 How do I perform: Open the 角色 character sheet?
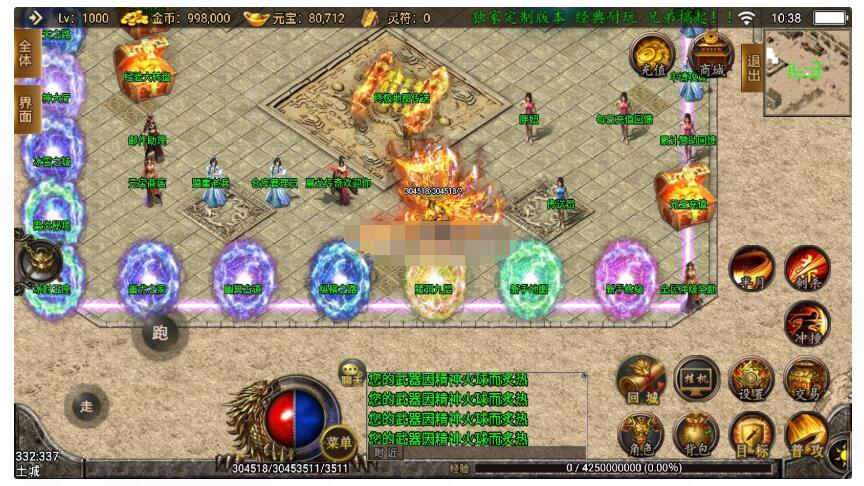[x=641, y=435]
